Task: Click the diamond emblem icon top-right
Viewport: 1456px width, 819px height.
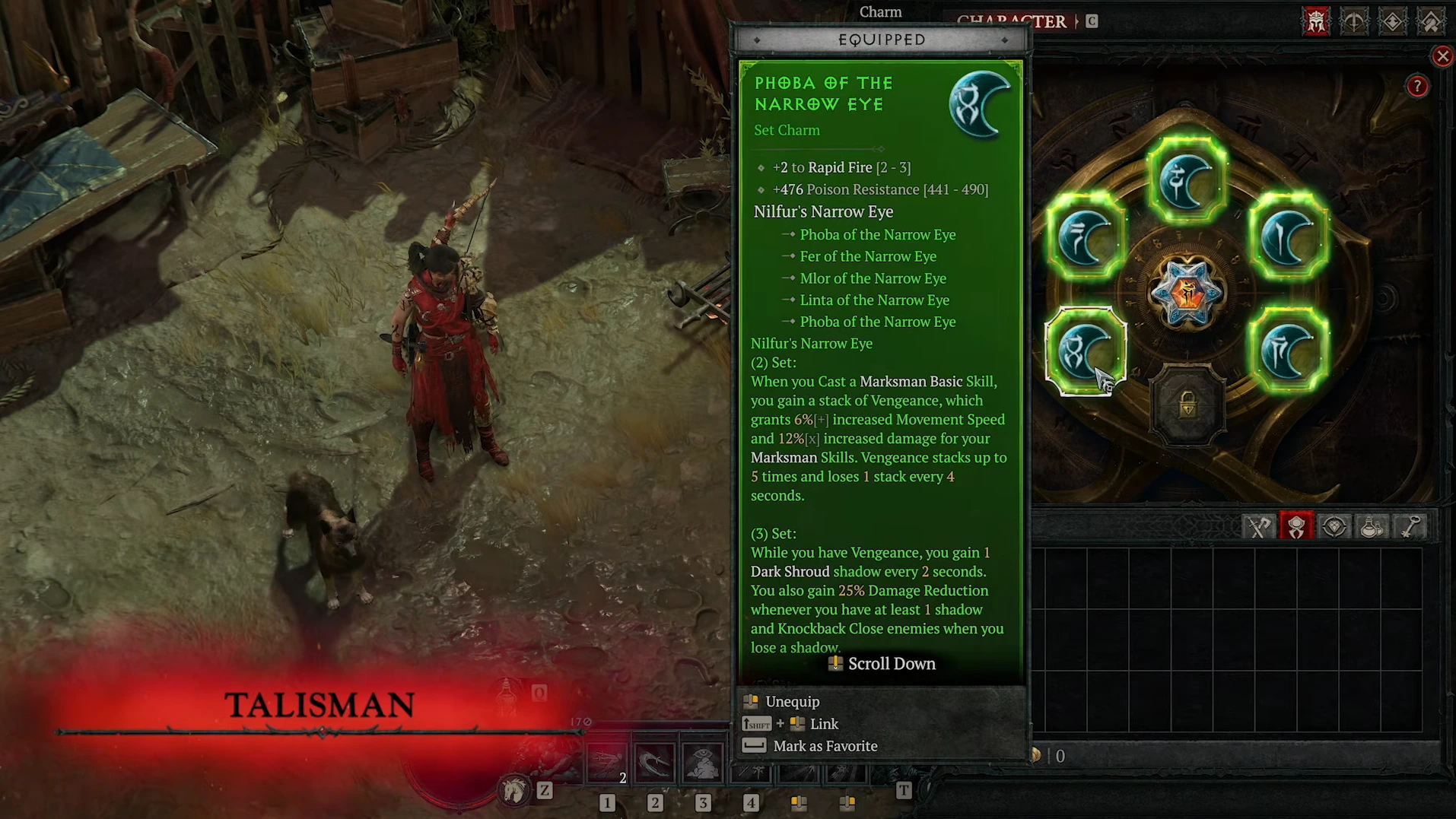Action: (1393, 21)
